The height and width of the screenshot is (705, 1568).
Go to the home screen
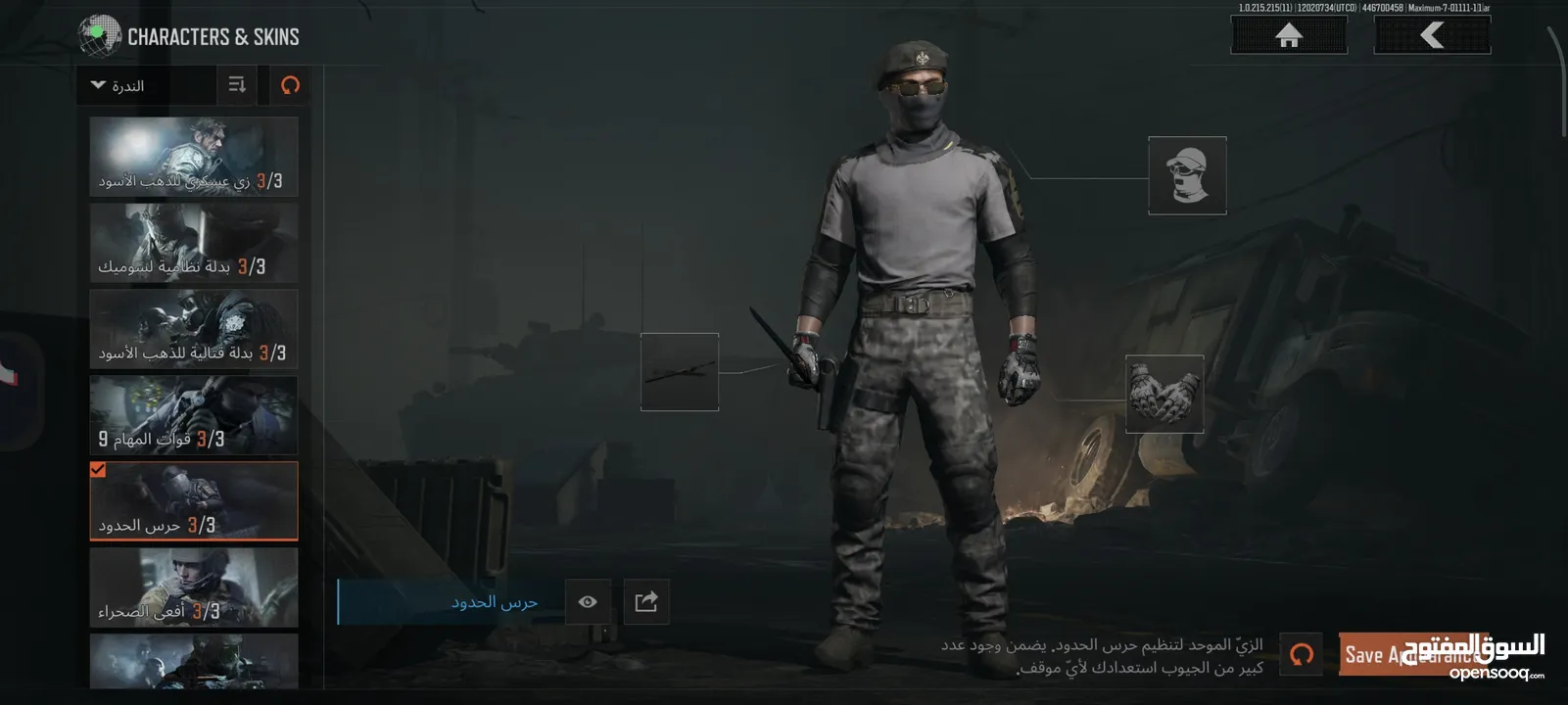[x=1288, y=36]
